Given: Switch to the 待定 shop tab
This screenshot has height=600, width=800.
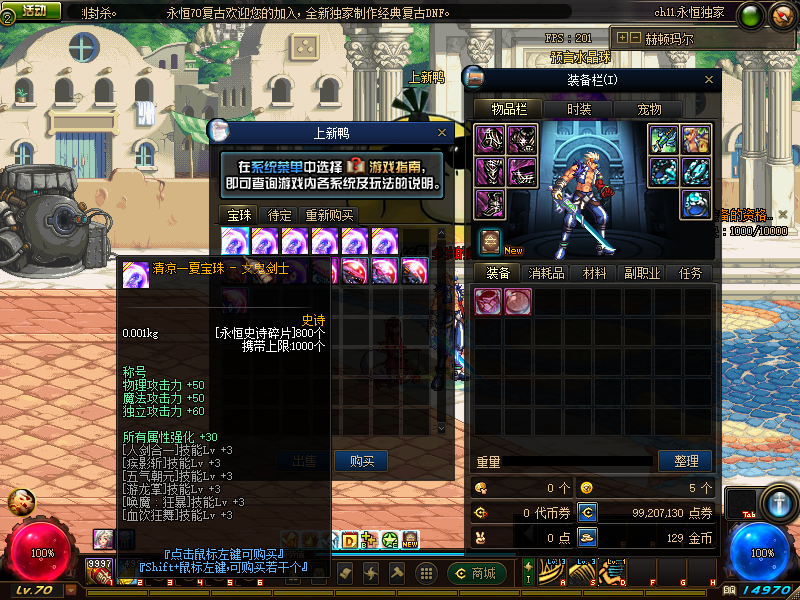Looking at the screenshot, I should point(279,215).
